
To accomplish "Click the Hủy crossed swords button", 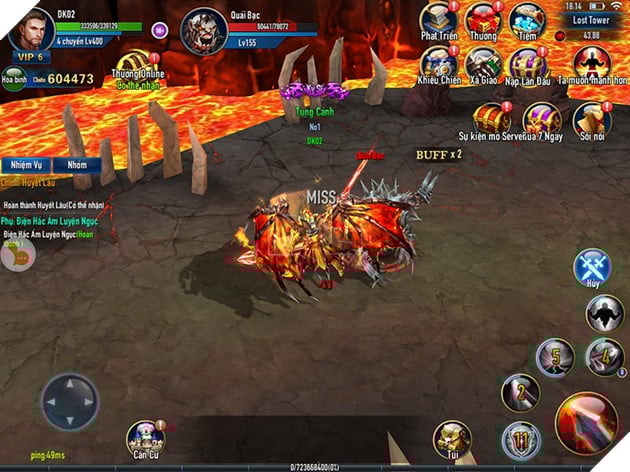I will click(x=593, y=270).
